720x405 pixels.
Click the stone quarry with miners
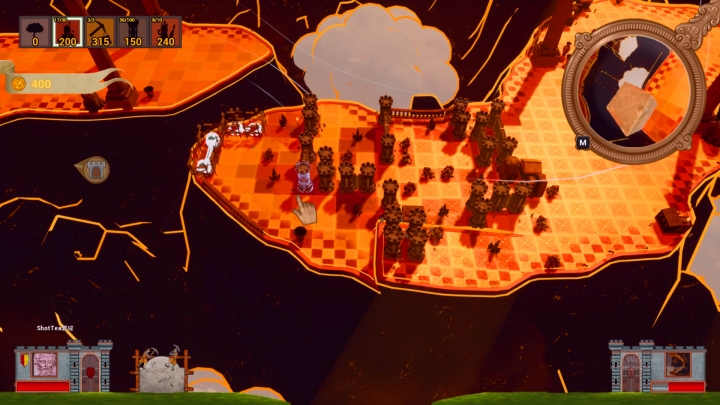pos(161,371)
